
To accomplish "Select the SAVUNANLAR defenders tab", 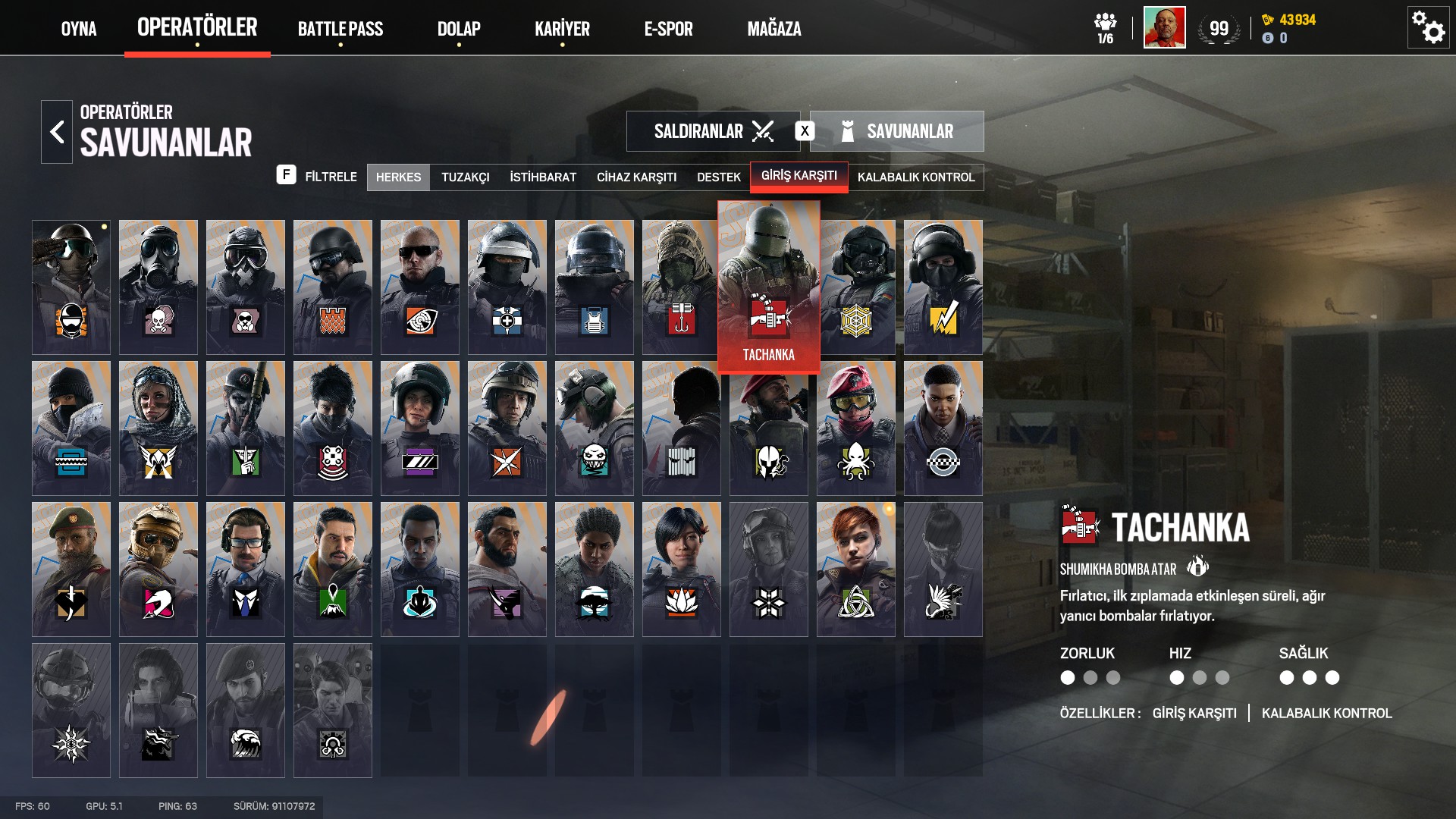I will 897,131.
